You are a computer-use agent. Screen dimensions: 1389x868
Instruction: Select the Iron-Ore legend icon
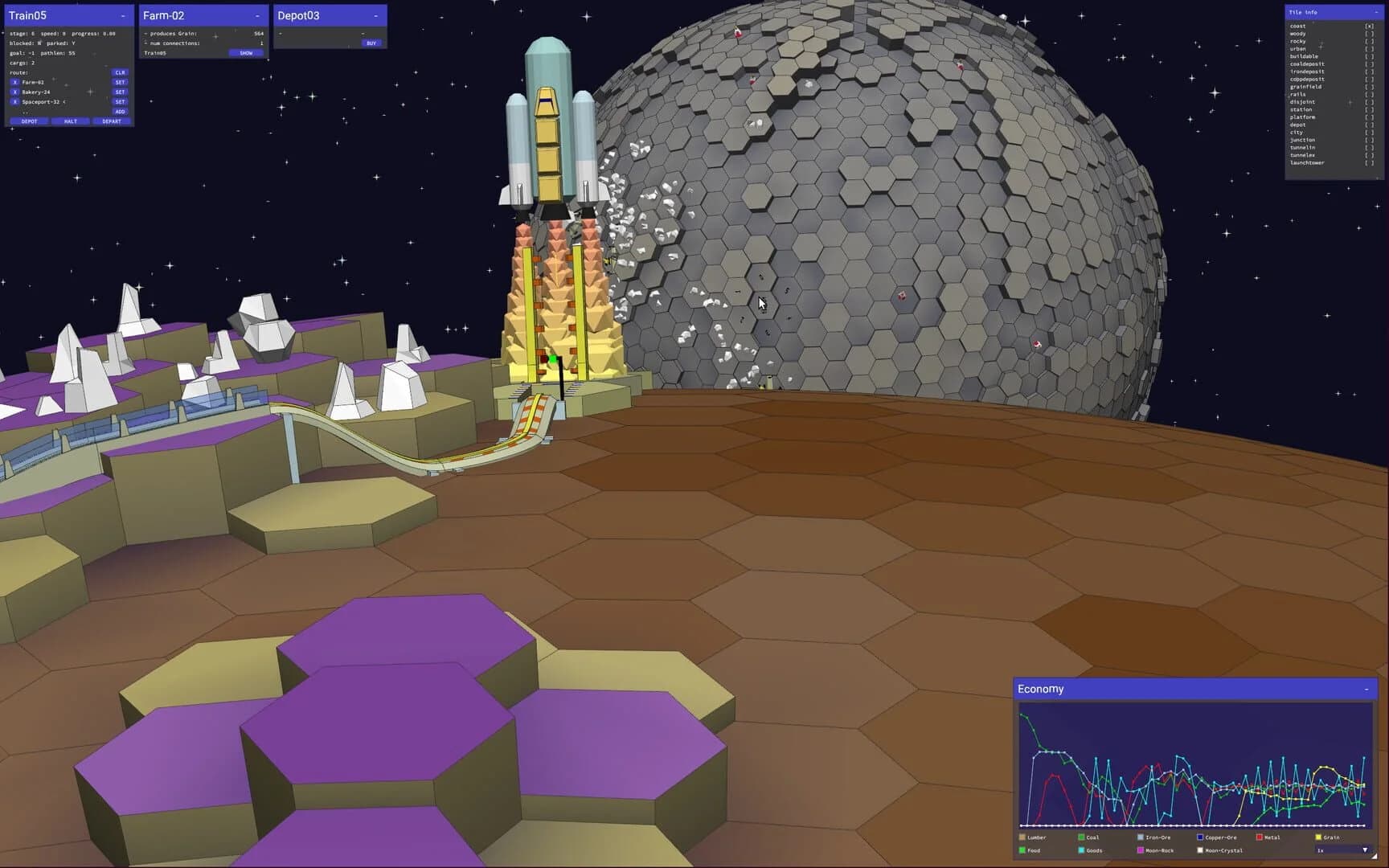(x=1140, y=837)
